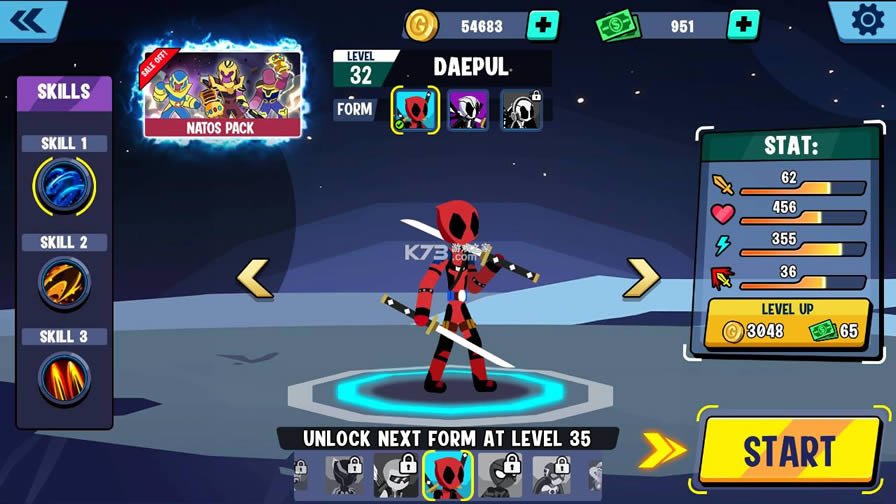This screenshot has width=896, height=504.
Task: Add more green cash with plus button
Action: click(x=743, y=26)
